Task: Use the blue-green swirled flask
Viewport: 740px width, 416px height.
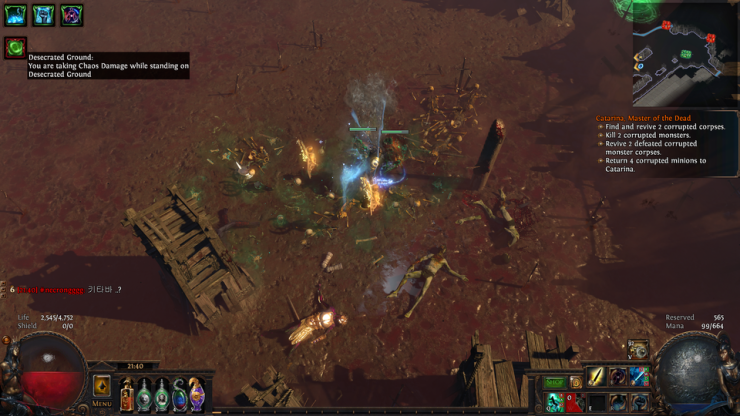Action: click(179, 393)
